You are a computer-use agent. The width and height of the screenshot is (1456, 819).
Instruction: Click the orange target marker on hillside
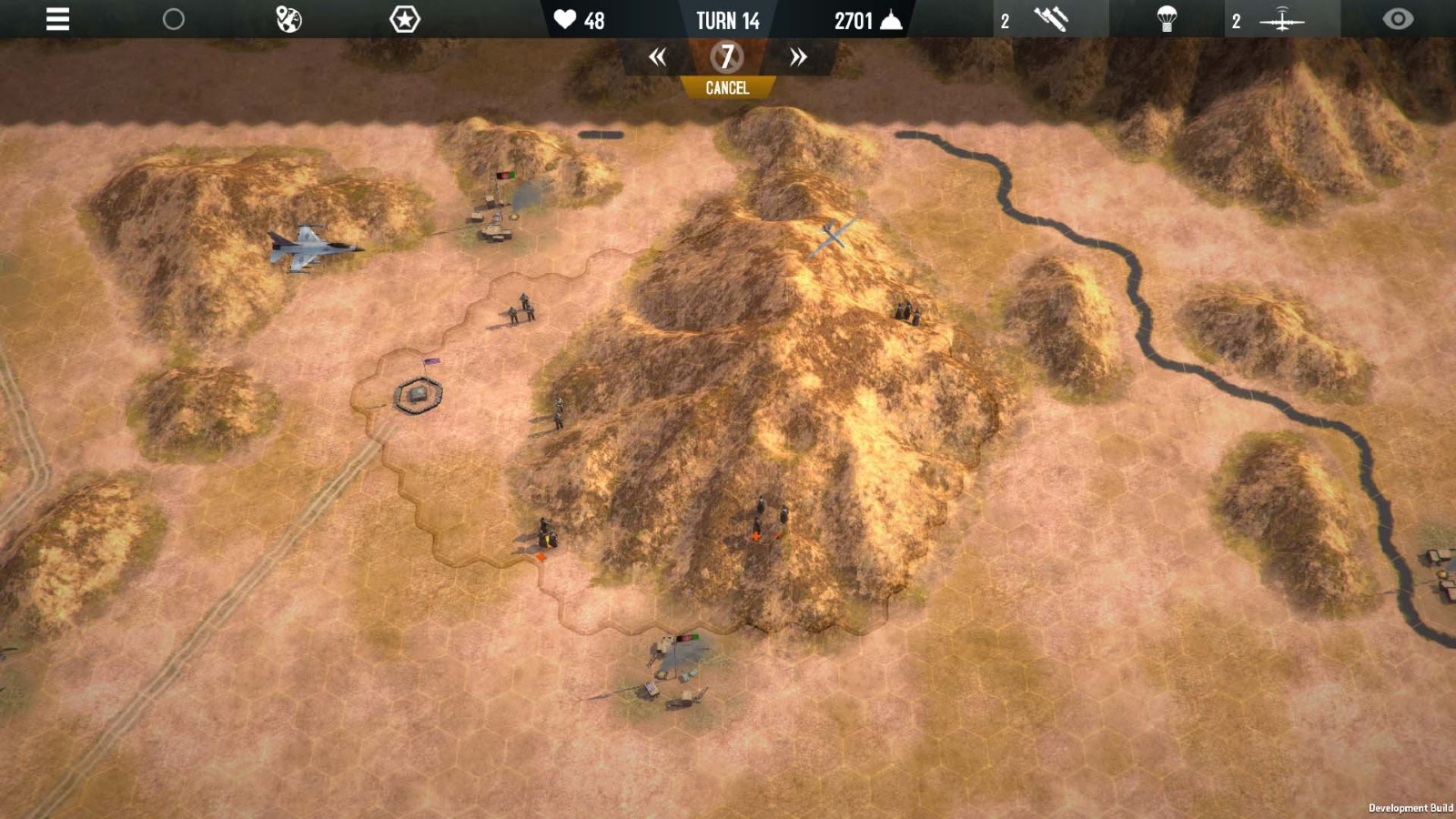click(x=758, y=538)
